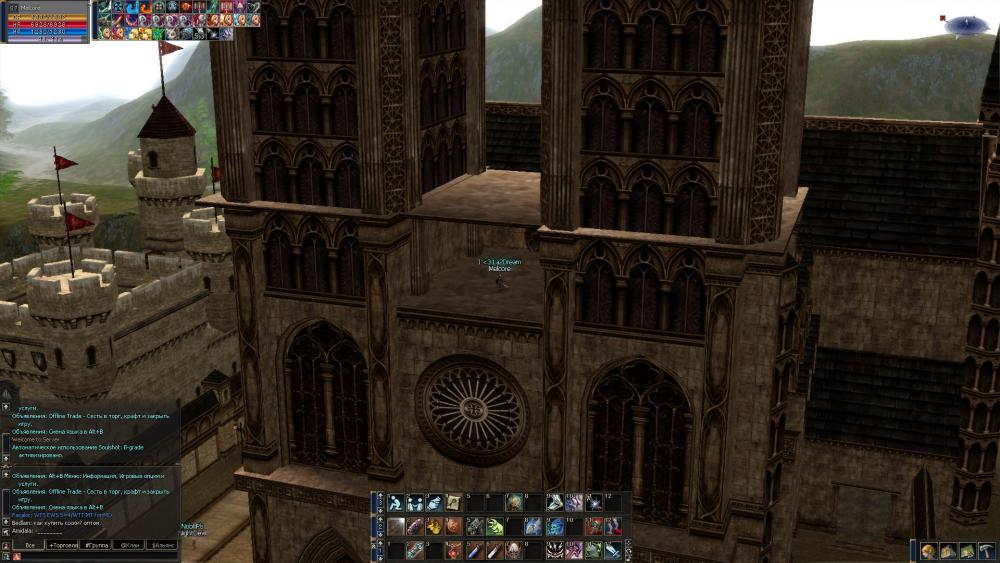Open the +Торговля trade chat tab
This screenshot has width=1000, height=563.
click(x=64, y=545)
